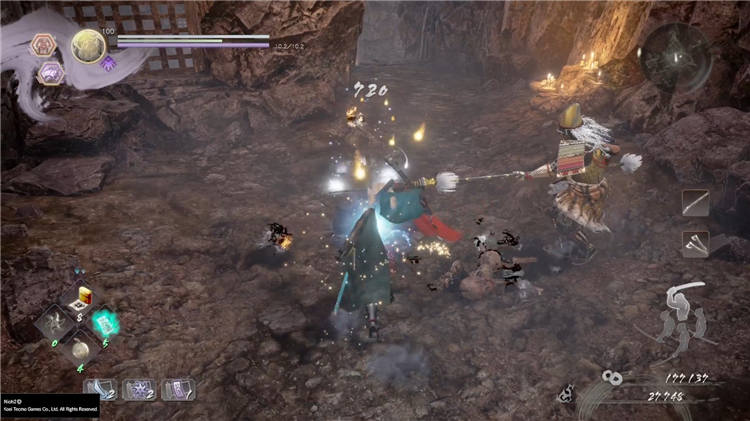Select the round bomb quick slot
The height and width of the screenshot is (421, 750).
tap(78, 347)
